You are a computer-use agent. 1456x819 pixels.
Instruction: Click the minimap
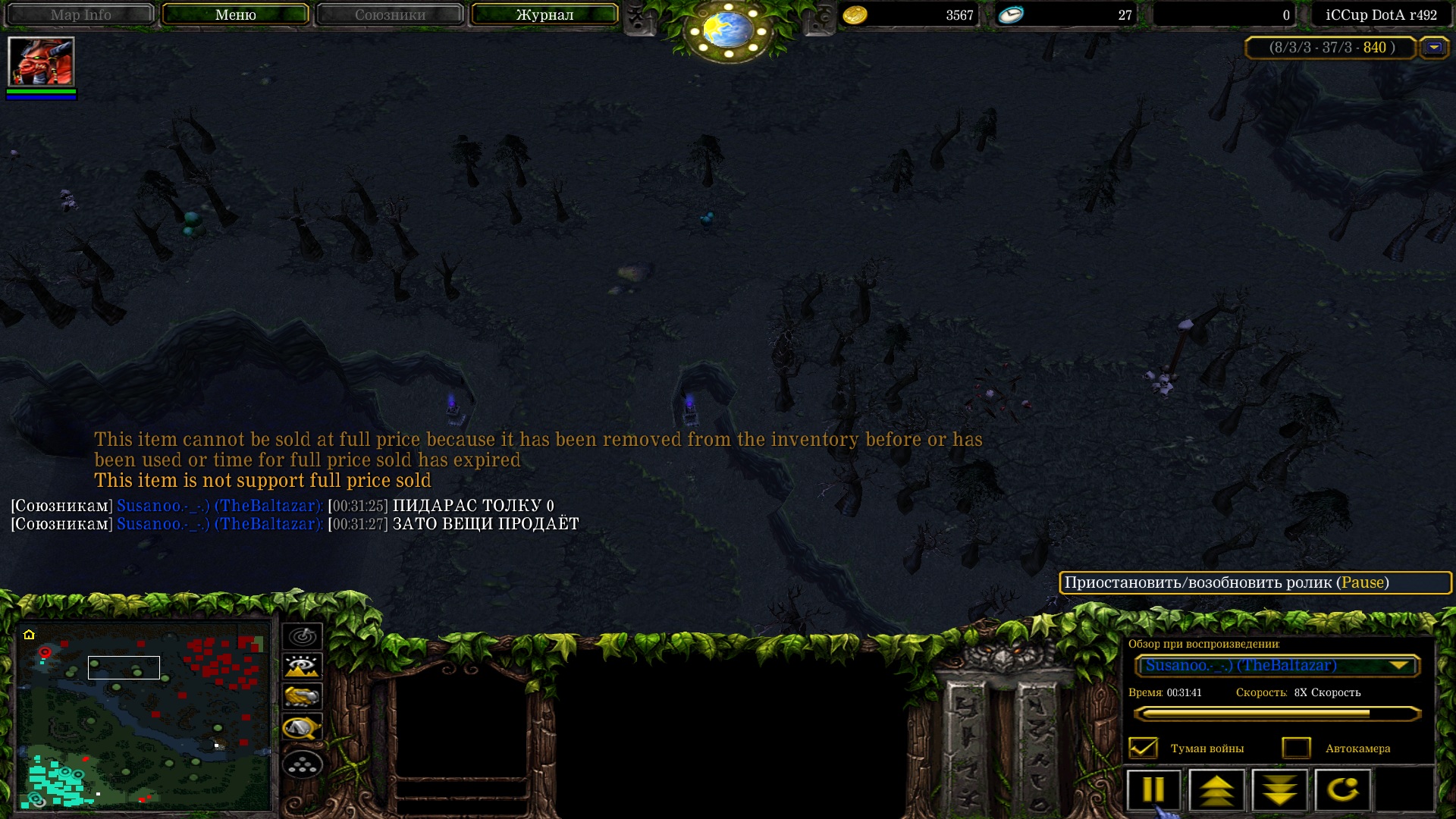(144, 715)
